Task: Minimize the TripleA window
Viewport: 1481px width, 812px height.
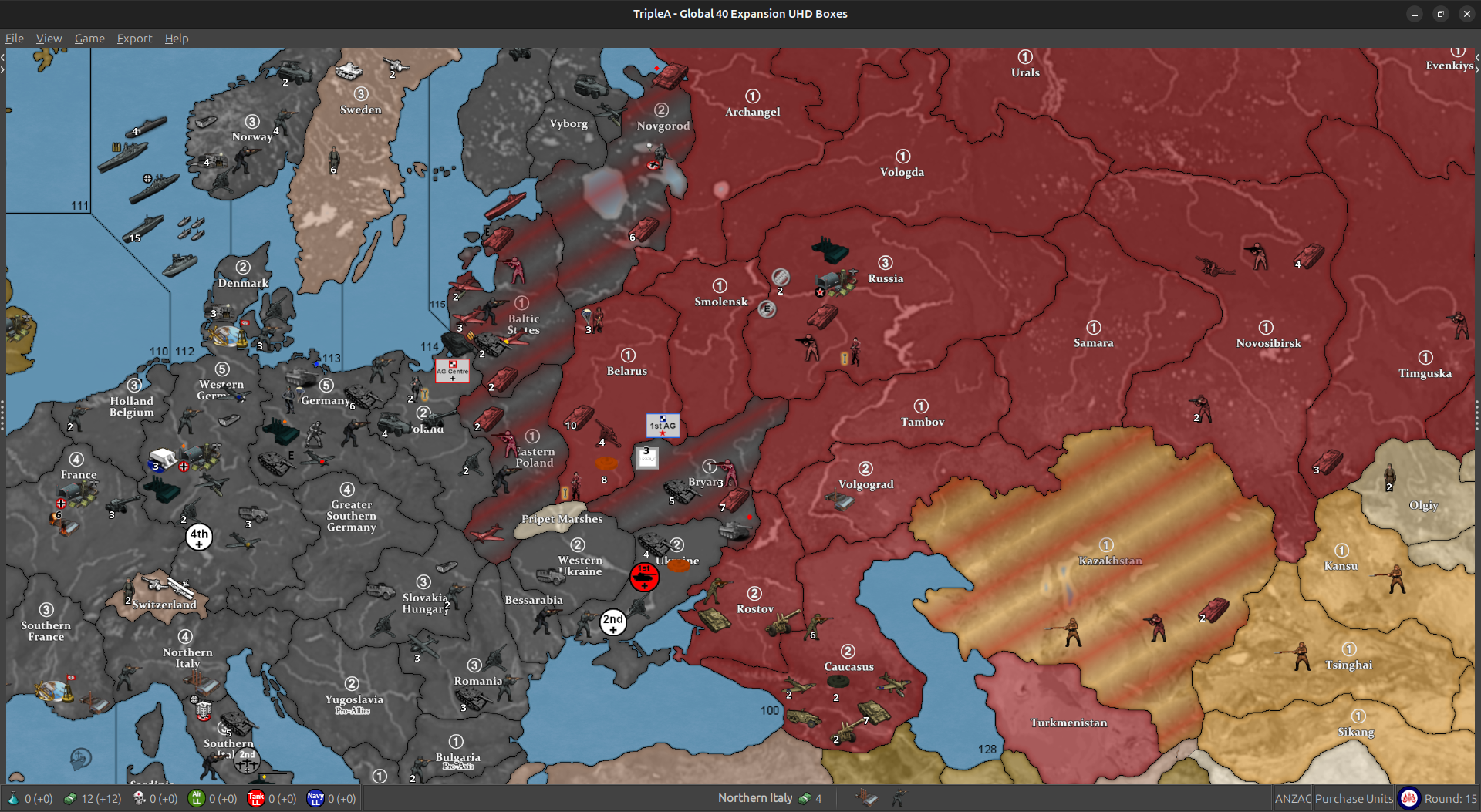Action: click(x=1414, y=14)
